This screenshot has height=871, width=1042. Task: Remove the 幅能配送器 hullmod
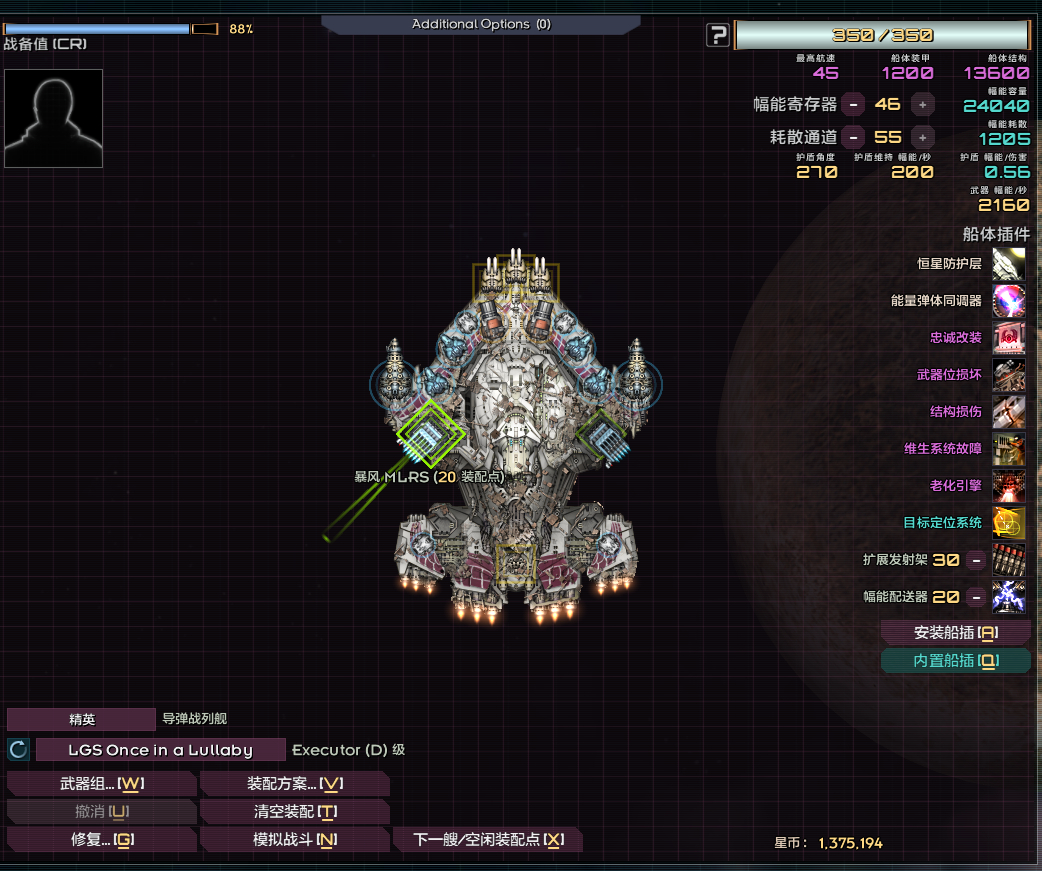click(976, 597)
